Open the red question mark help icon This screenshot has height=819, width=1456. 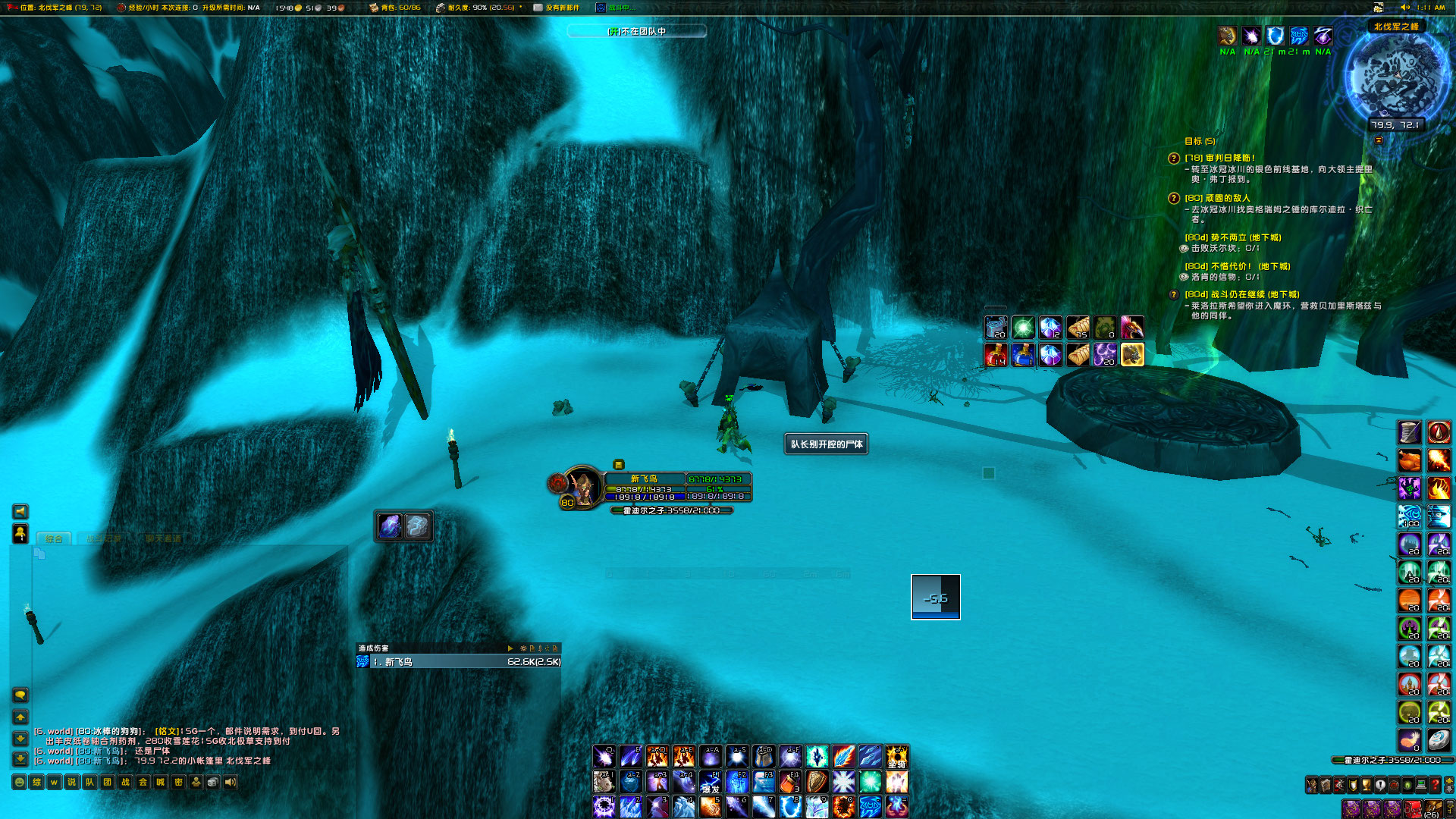1436,784
